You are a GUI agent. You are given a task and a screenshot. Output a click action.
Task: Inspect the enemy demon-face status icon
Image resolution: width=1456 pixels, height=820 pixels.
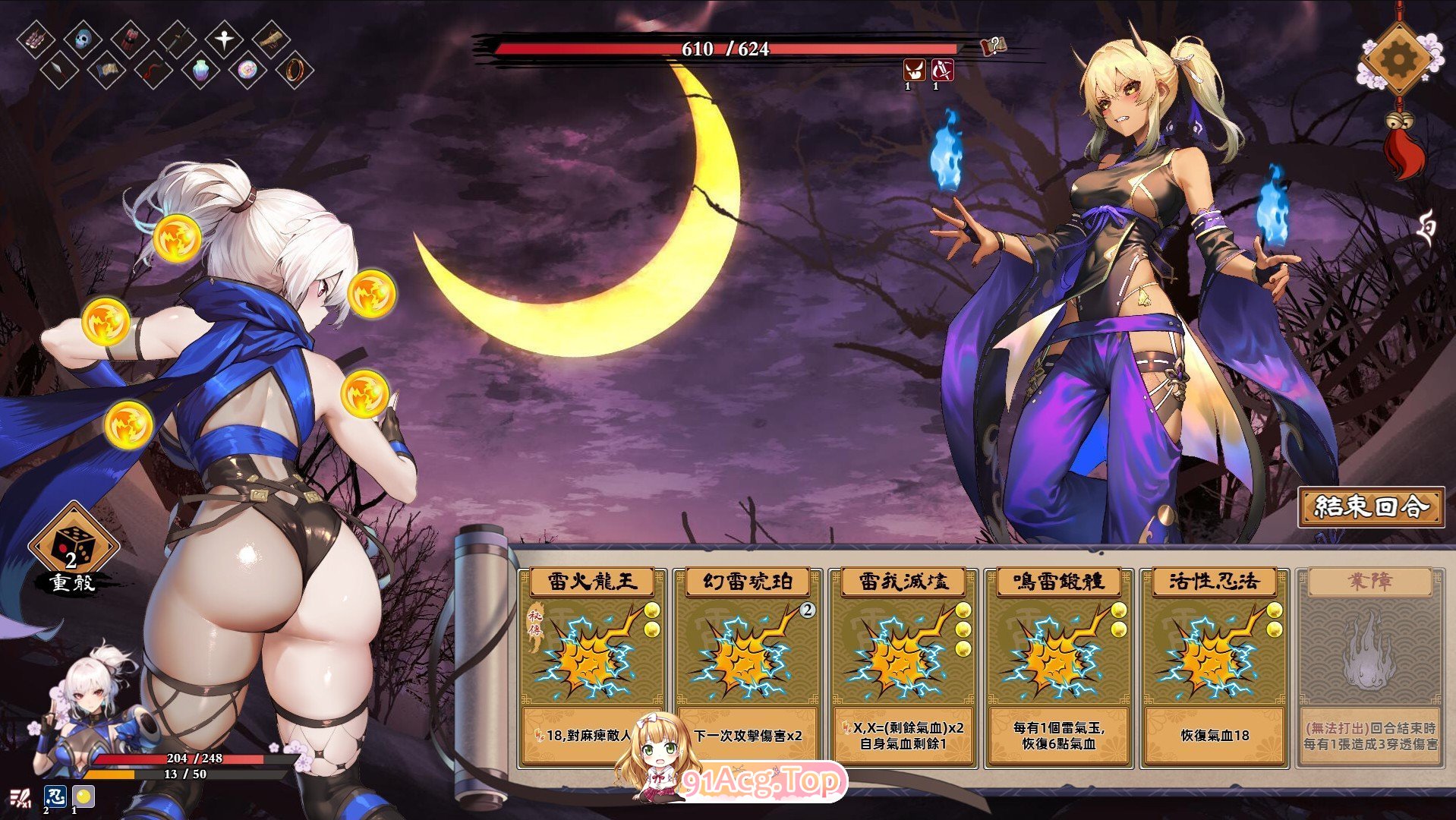tap(913, 71)
